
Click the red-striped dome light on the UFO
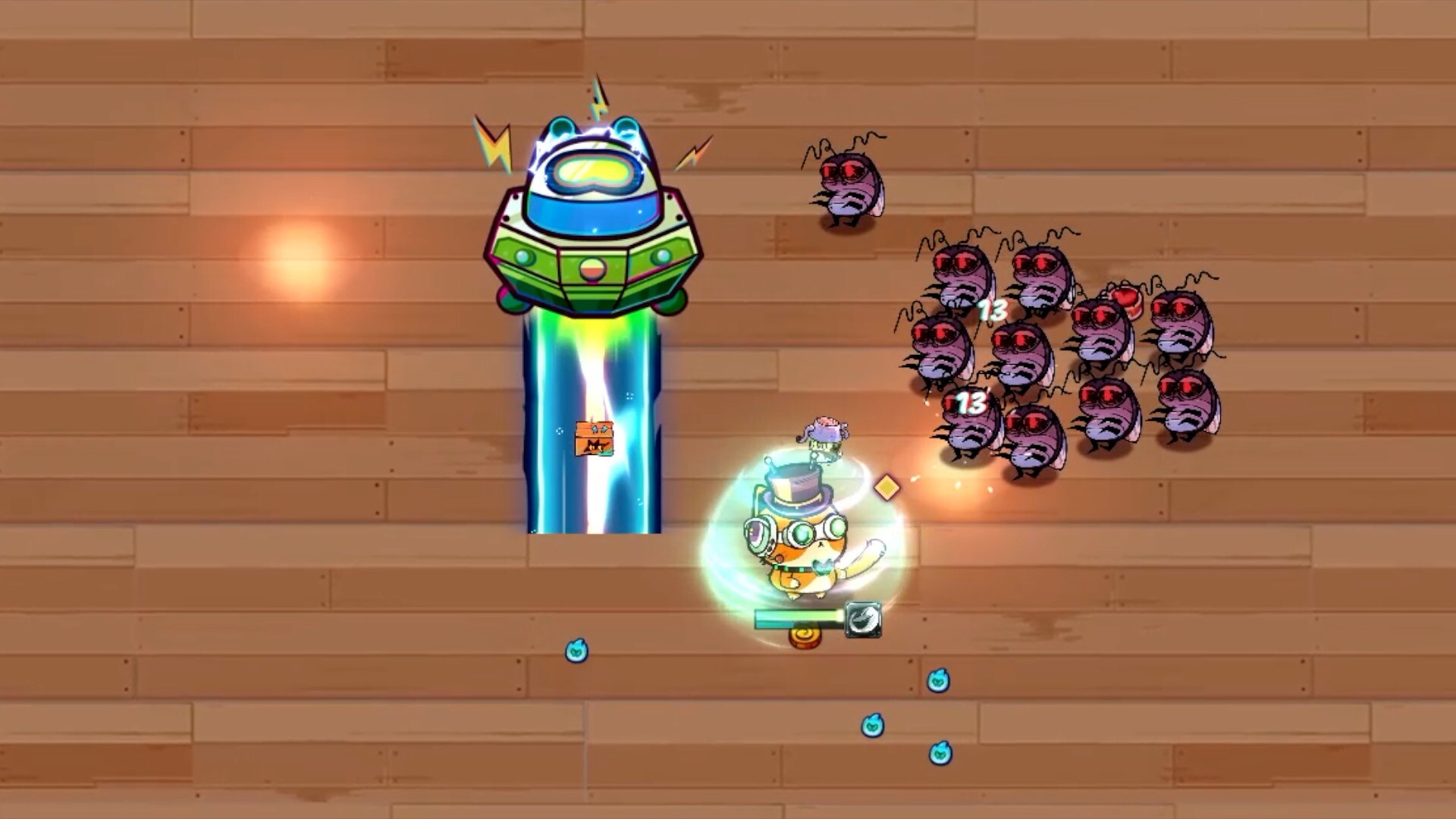click(592, 267)
